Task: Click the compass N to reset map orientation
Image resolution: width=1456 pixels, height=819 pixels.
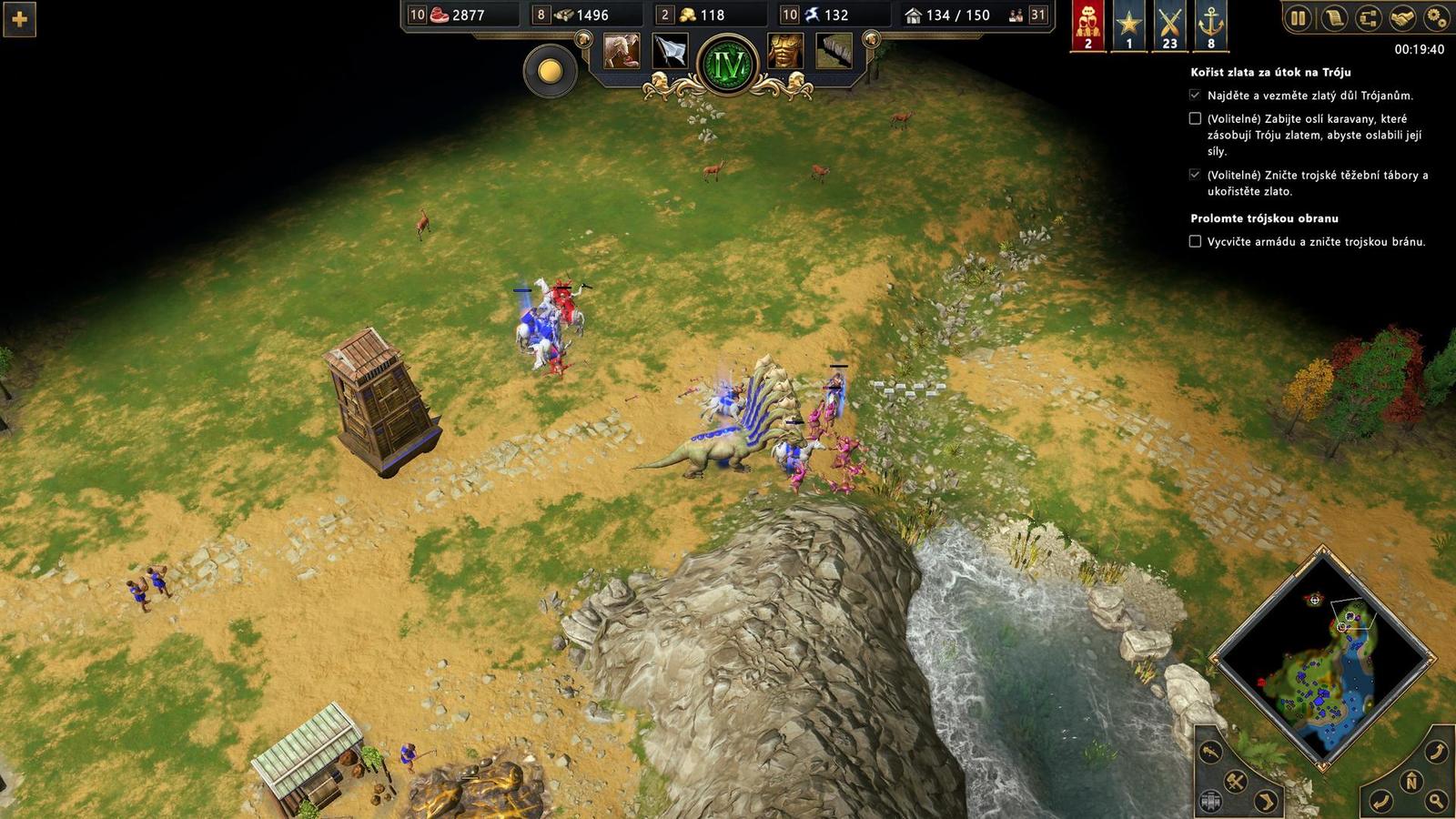Action: pos(1410,781)
